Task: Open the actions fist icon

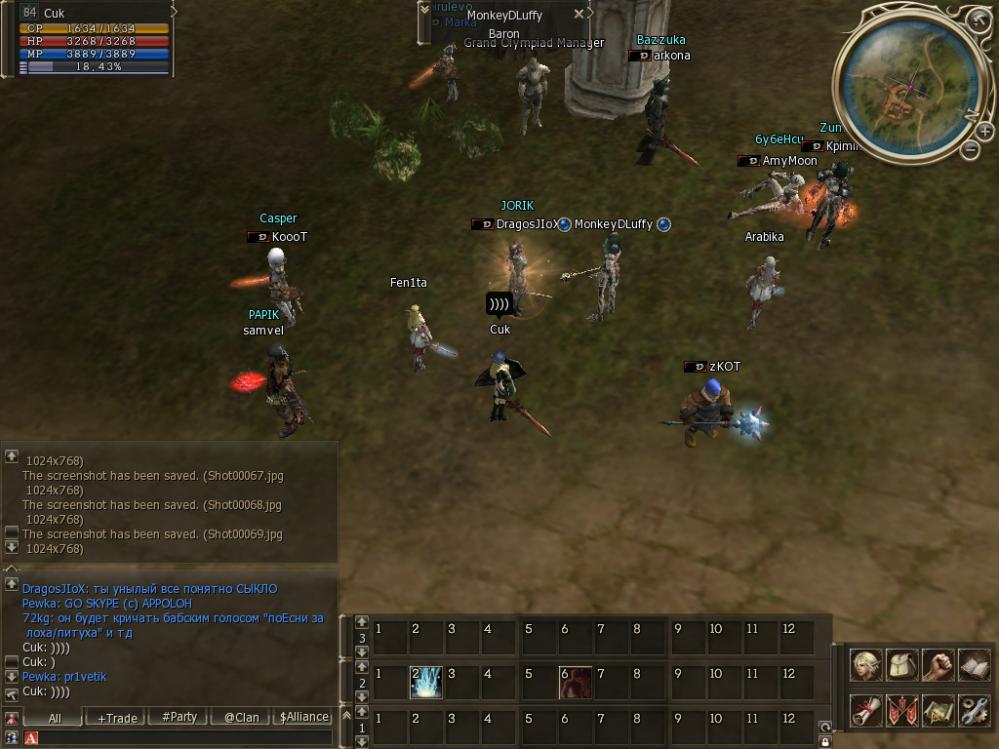Action: [938, 665]
